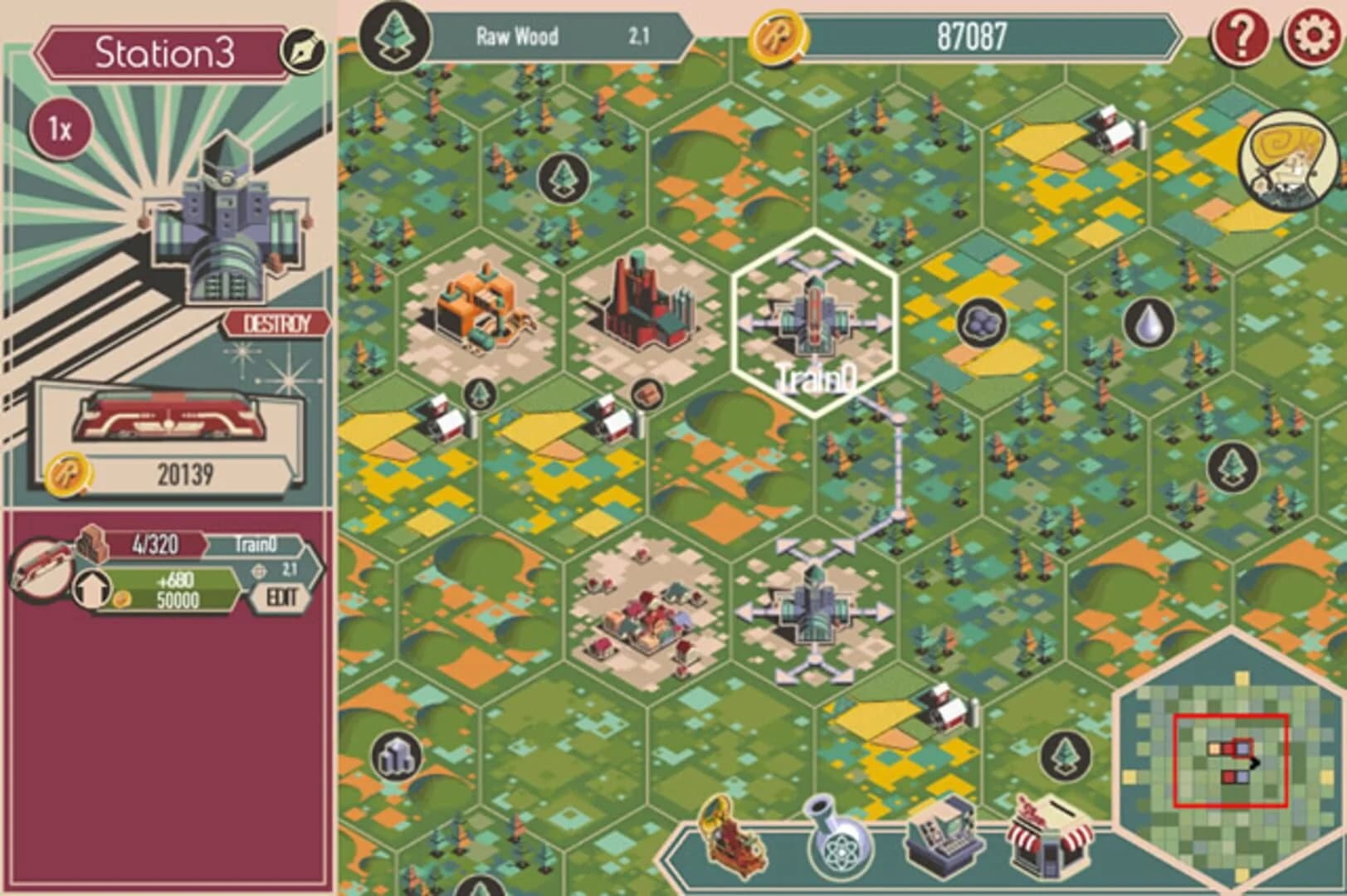Viewport: 1347px width, 896px height.
Task: Open the settings gear
Action: coord(1310,35)
